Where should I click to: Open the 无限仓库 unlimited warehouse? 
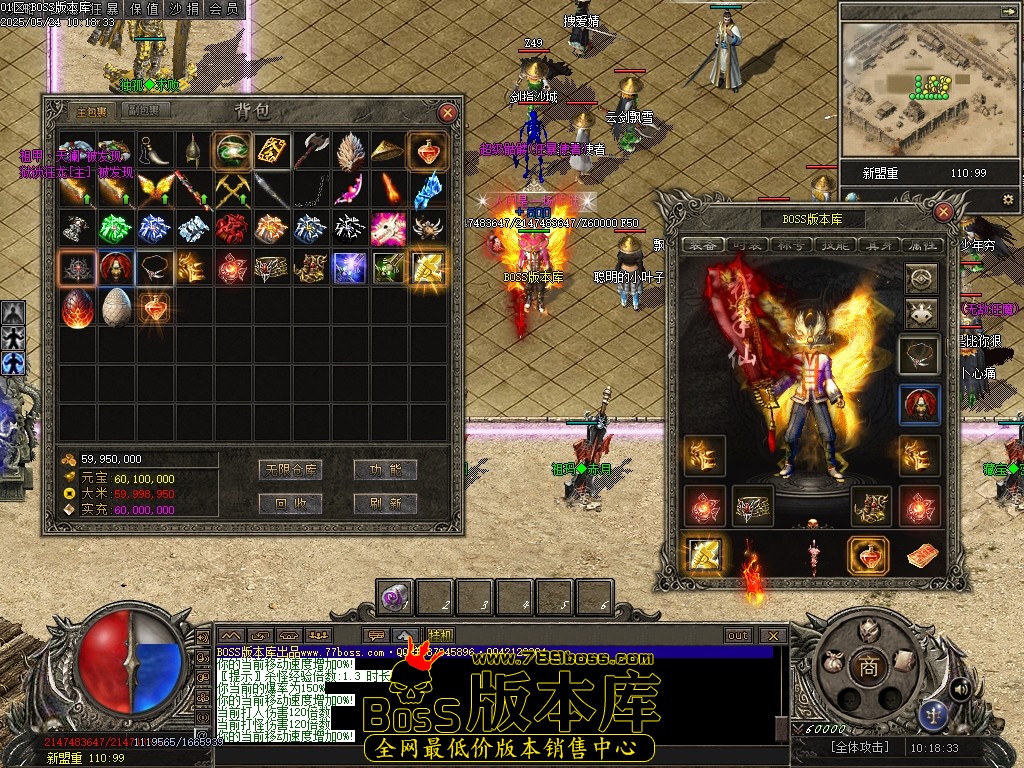289,469
